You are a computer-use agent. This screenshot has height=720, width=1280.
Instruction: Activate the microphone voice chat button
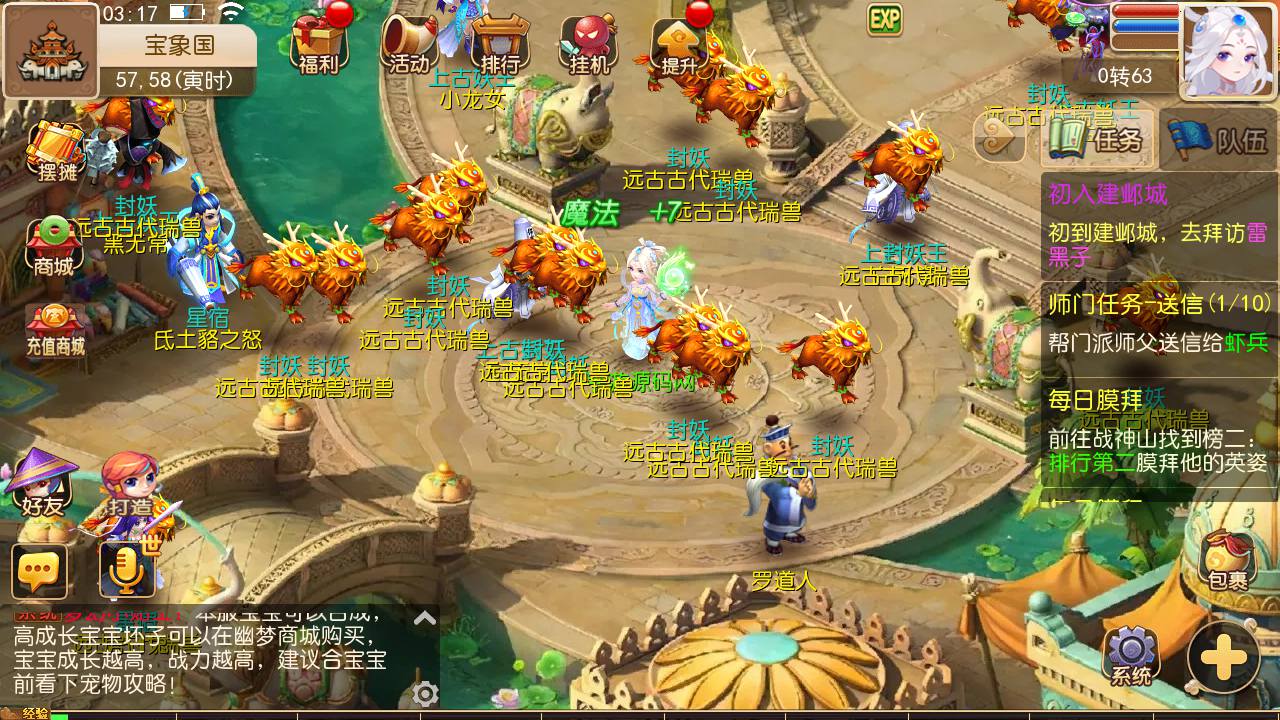127,571
